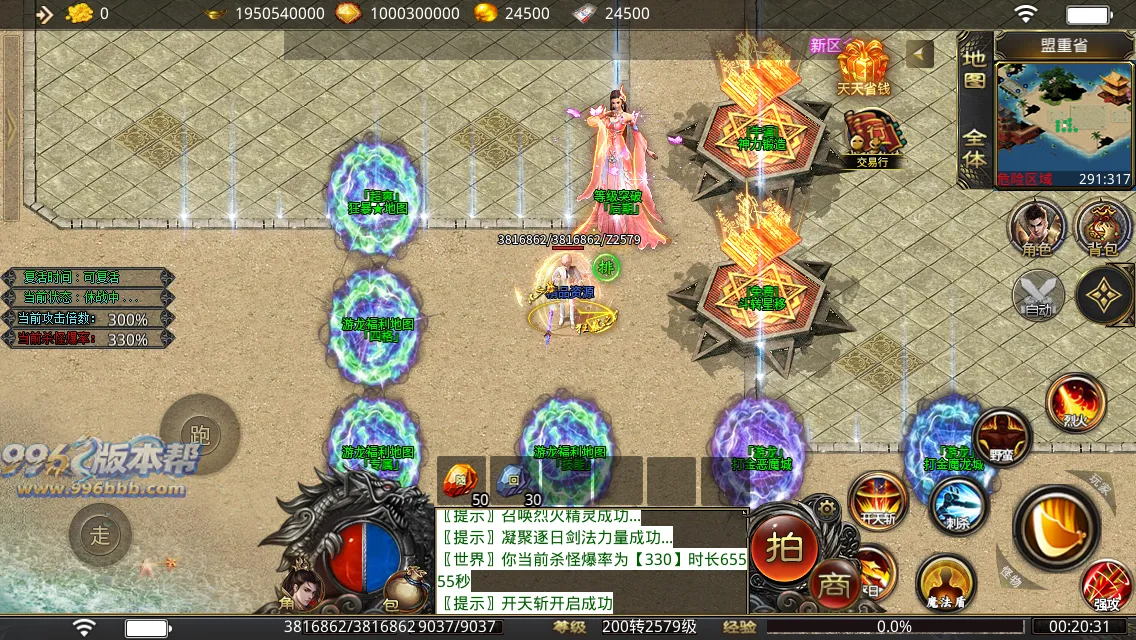The width and height of the screenshot is (1136, 640).
Task: Toggle 自动 auto-combat
Action: [1037, 296]
